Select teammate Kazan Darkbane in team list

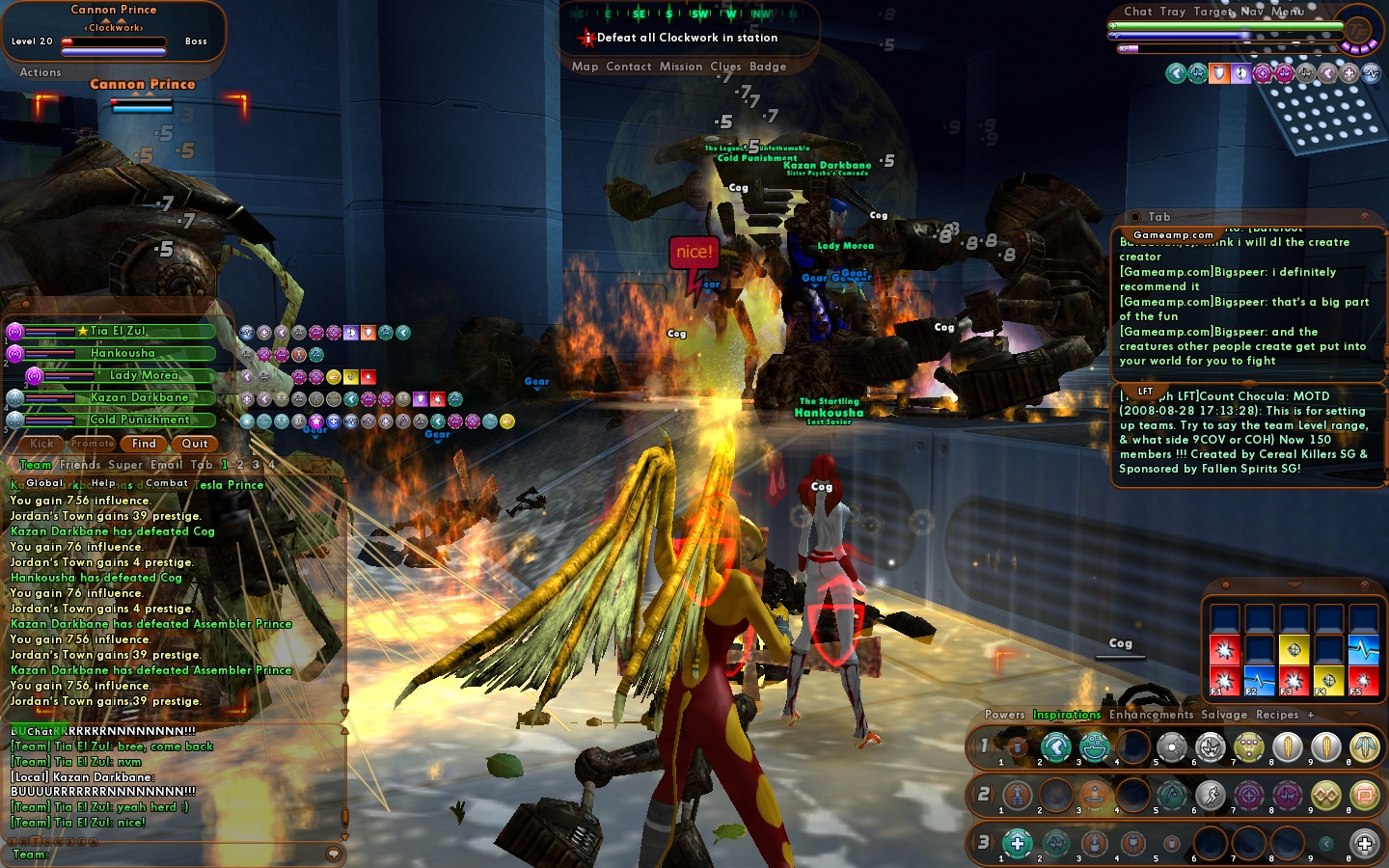click(x=139, y=397)
